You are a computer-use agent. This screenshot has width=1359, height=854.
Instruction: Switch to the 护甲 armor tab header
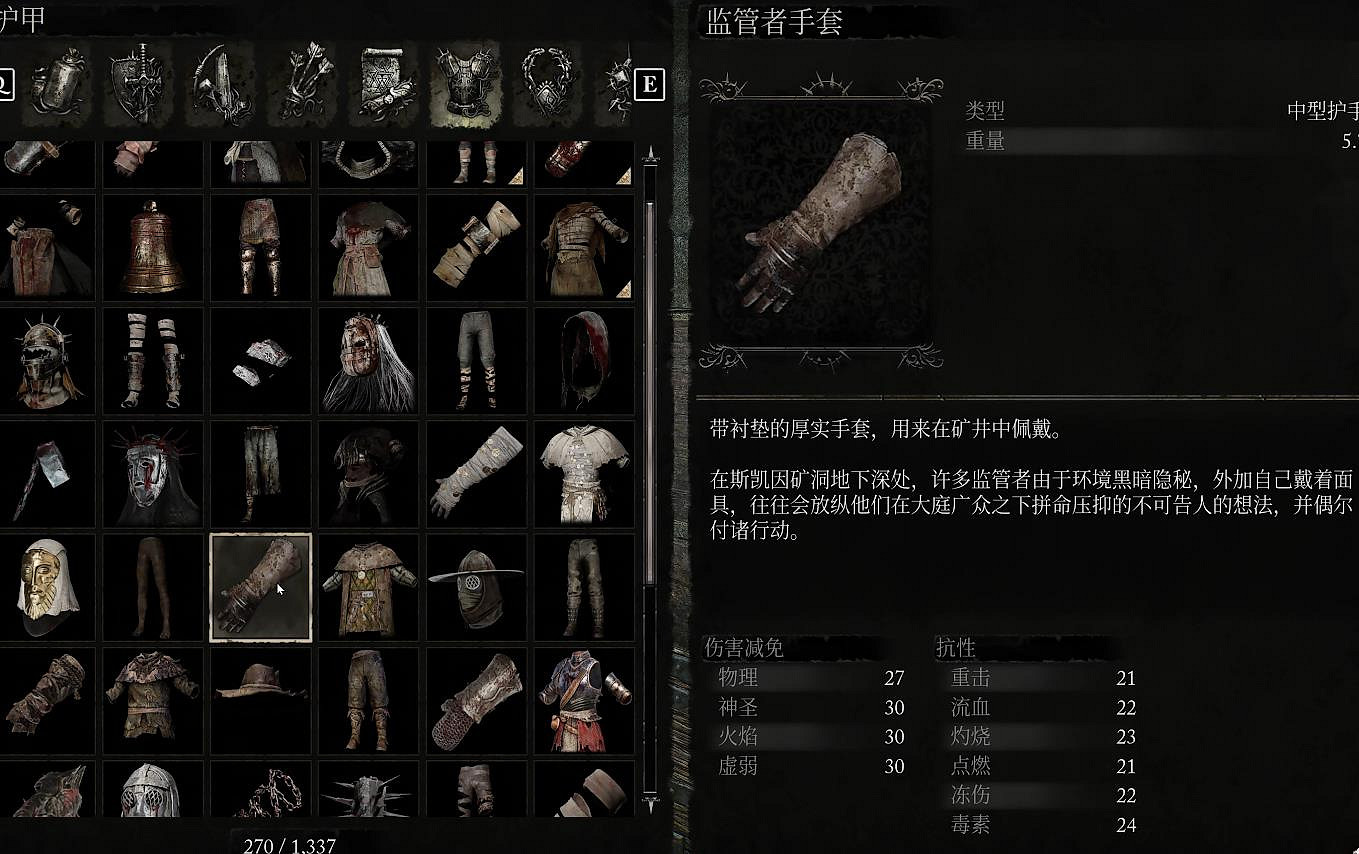coord(20,15)
